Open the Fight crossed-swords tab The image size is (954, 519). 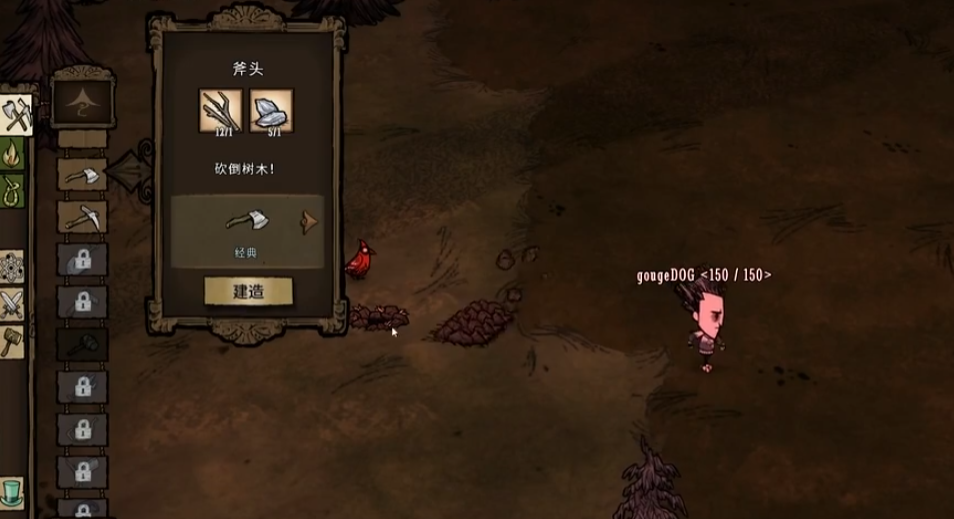(x=13, y=302)
